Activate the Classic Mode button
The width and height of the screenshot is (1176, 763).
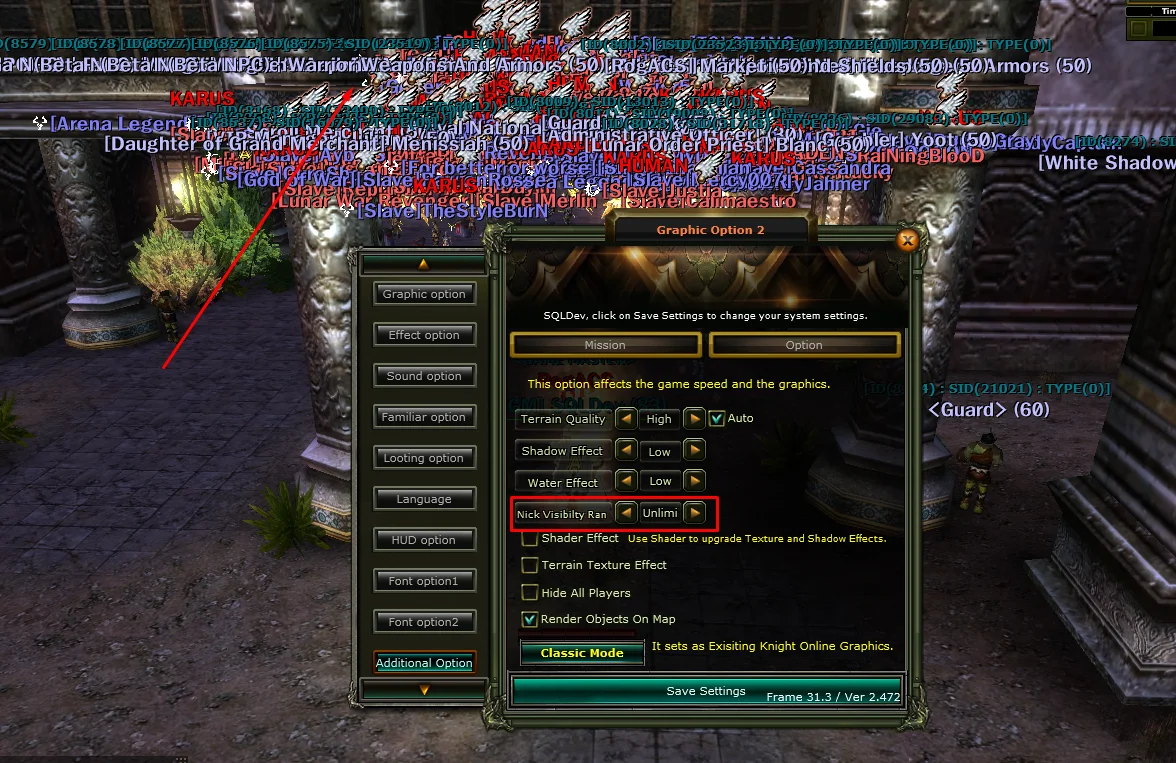coord(582,653)
